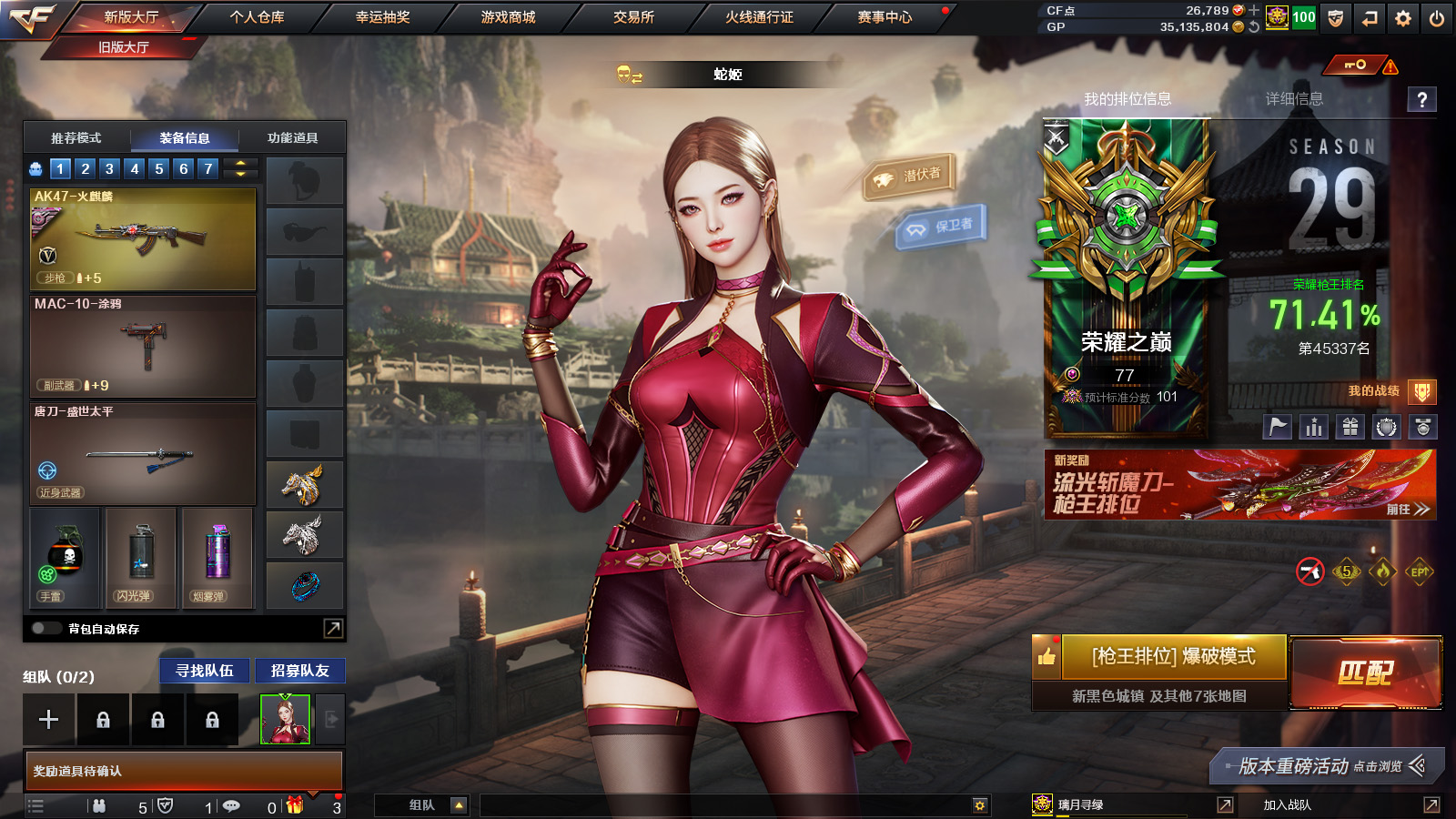Switch to 旧版大厅 lobby
The width and height of the screenshot is (1456, 819).
124,47
